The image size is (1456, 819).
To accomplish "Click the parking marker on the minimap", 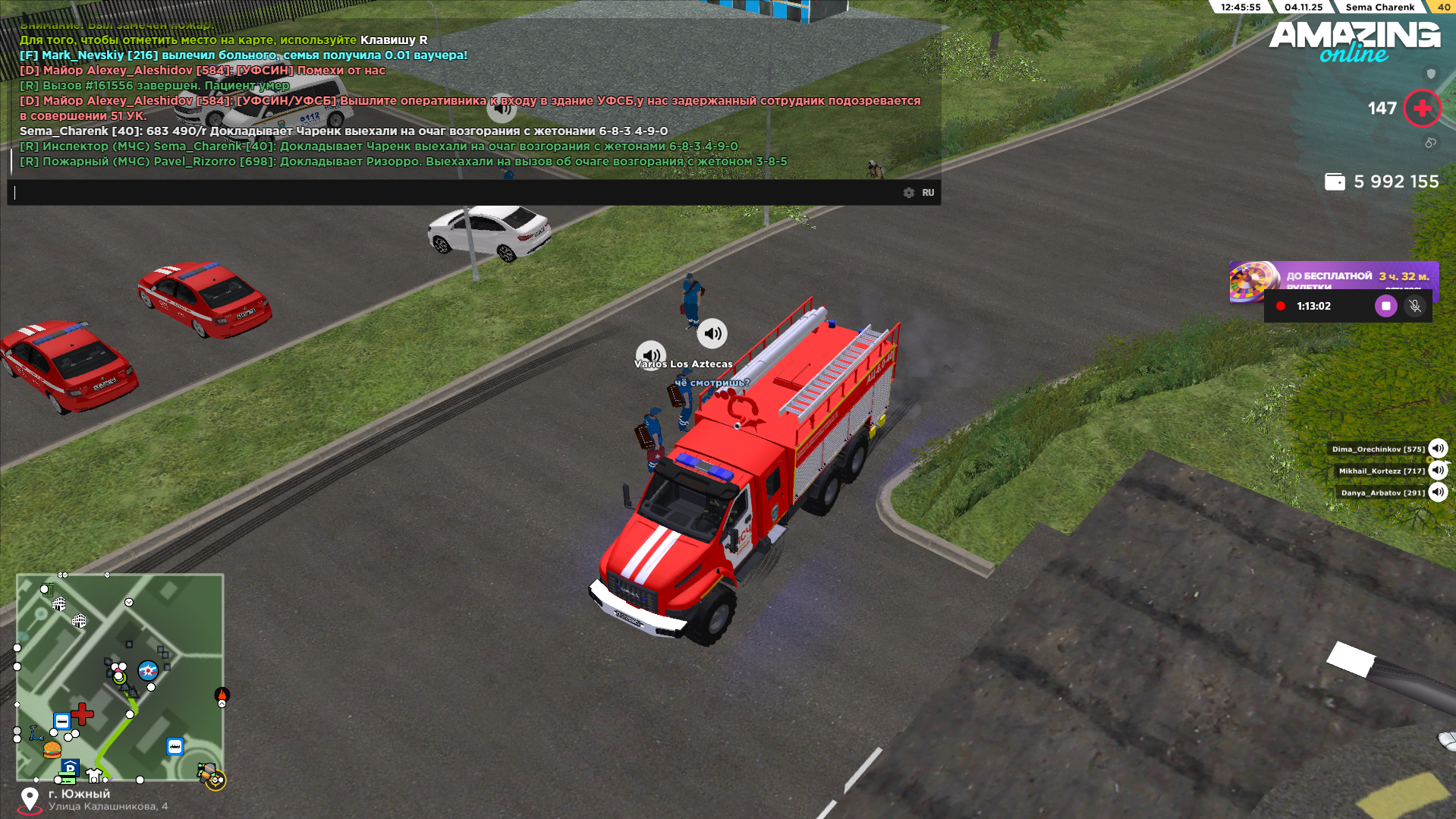I will pos(70,768).
